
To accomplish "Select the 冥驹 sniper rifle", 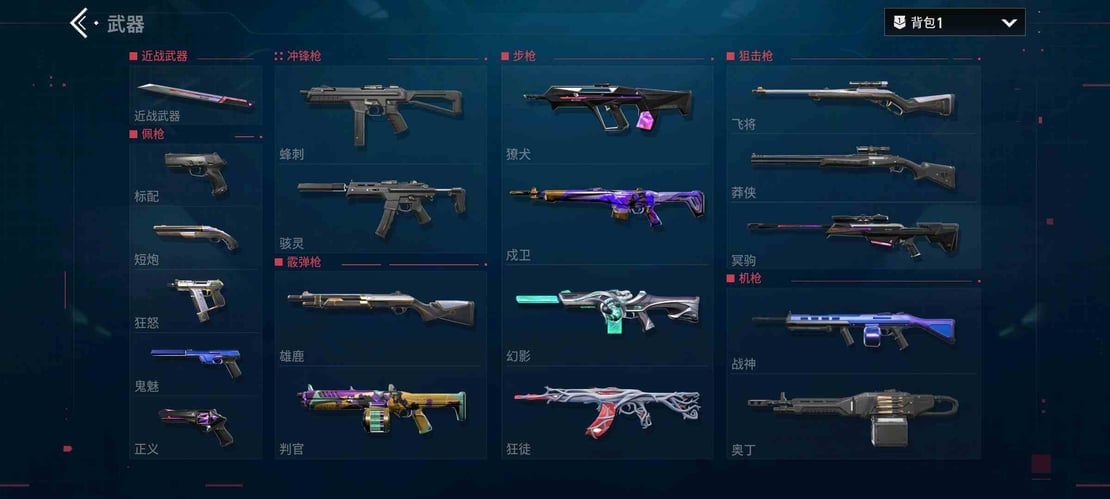I will [x=853, y=236].
